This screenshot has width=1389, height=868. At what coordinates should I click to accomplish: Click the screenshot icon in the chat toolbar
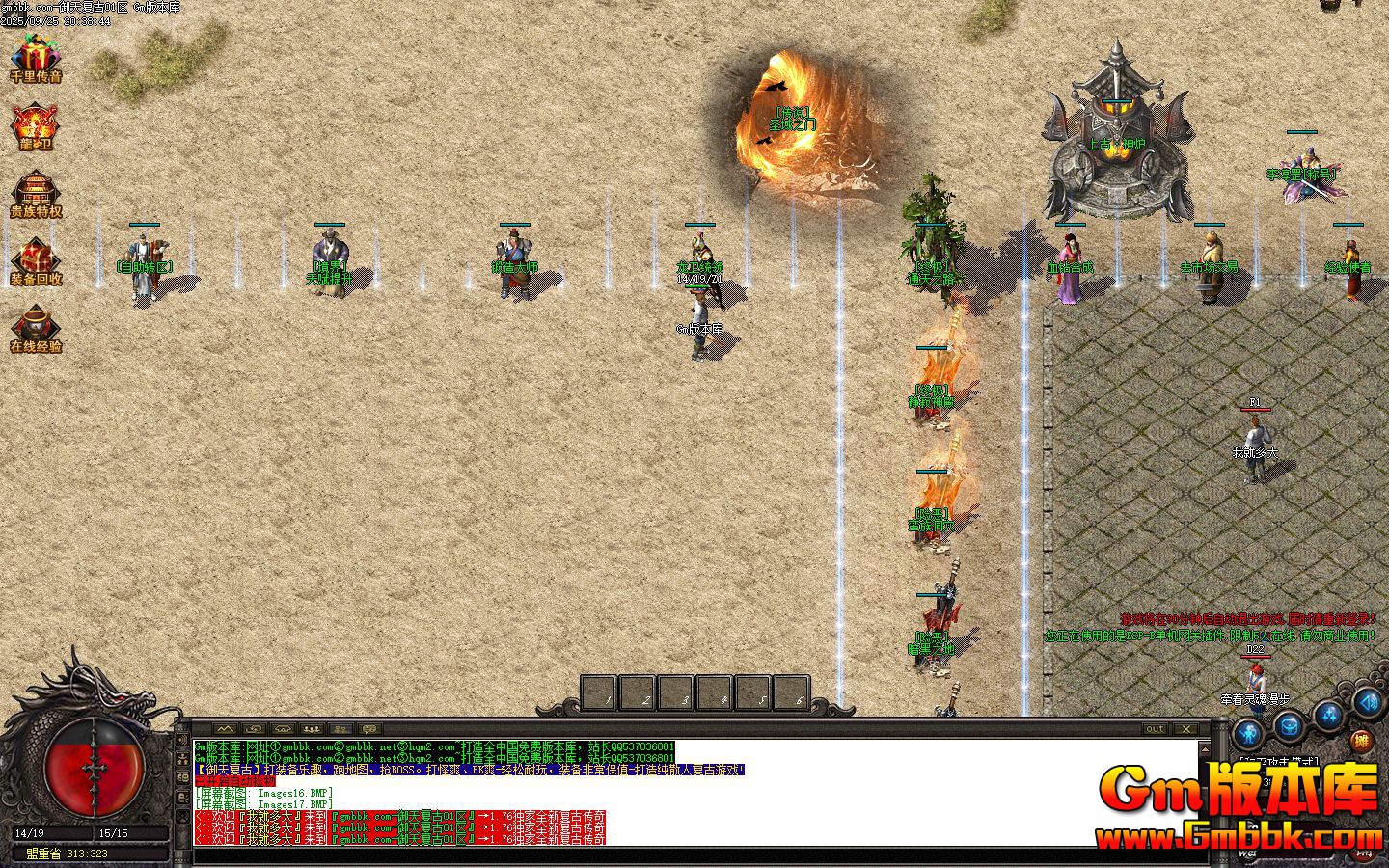tap(254, 731)
